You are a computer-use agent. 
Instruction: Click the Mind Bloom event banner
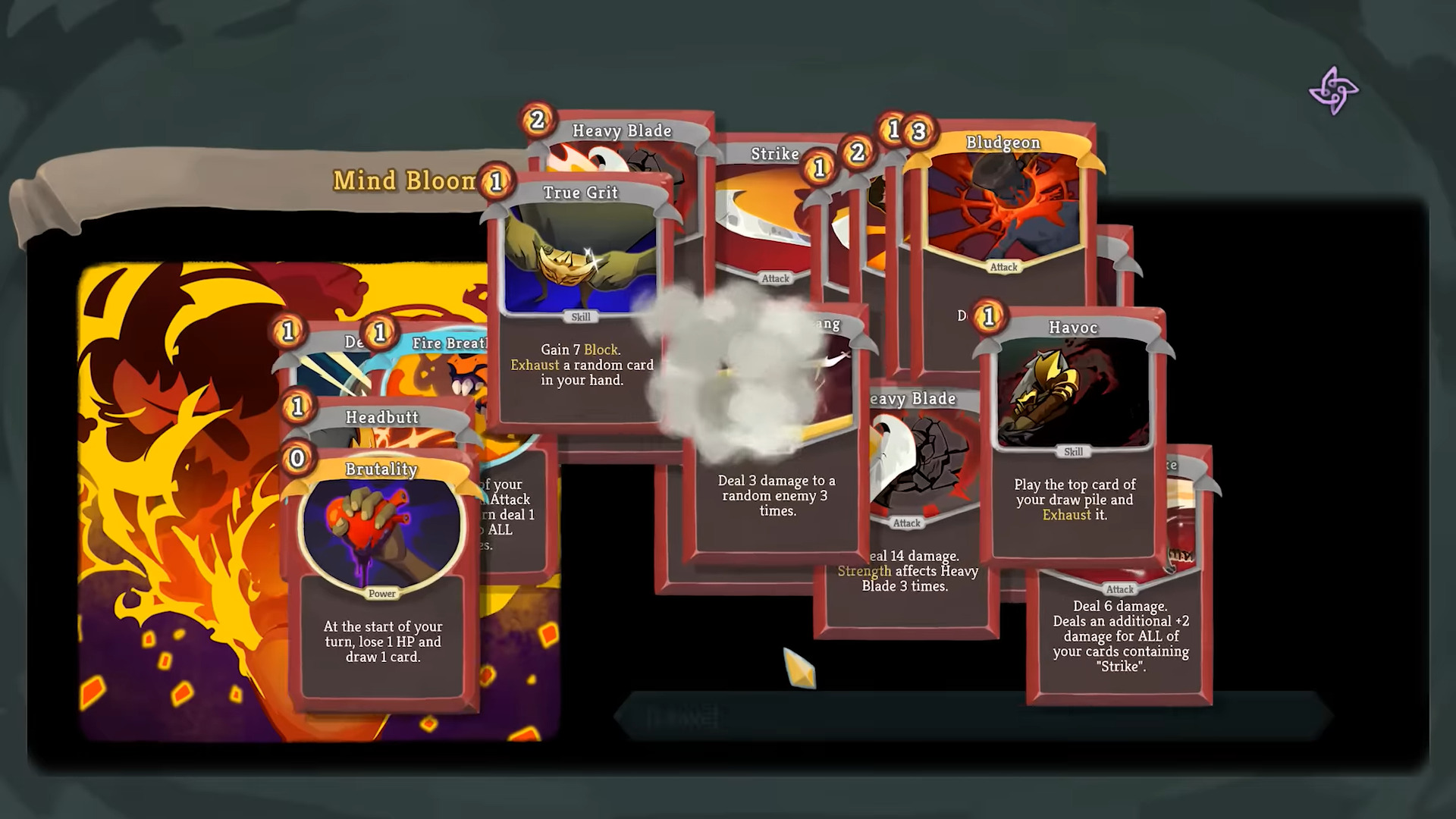(405, 181)
